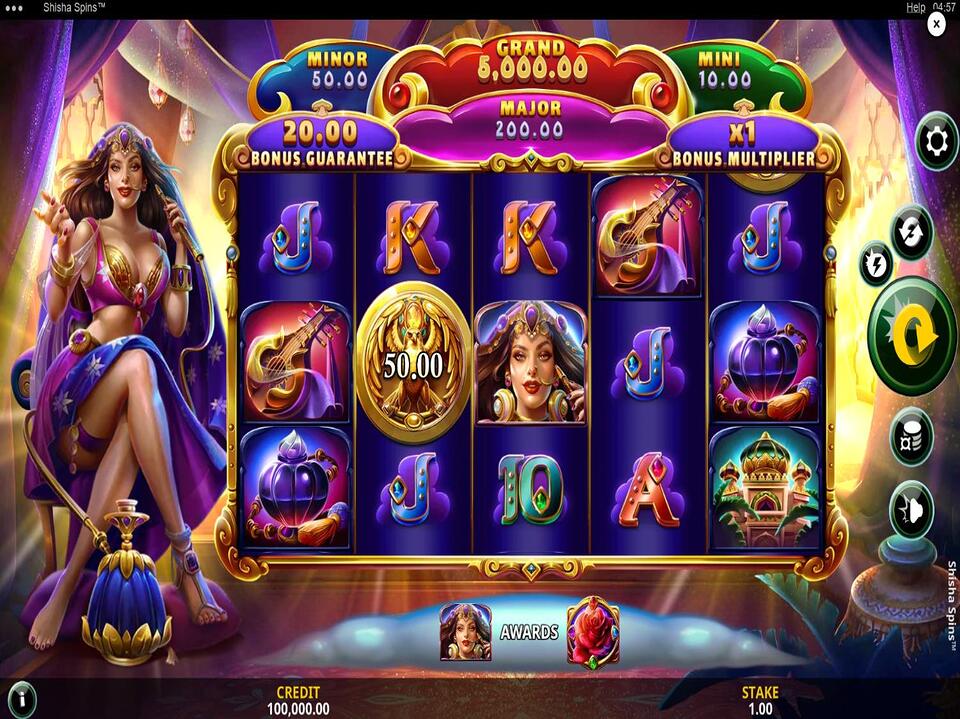Open the coin stack bet options

point(911,436)
